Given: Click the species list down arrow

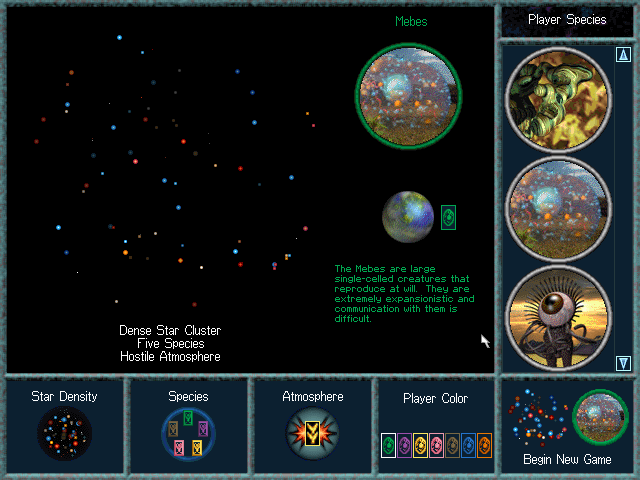Looking at the screenshot, I should coord(624,363).
